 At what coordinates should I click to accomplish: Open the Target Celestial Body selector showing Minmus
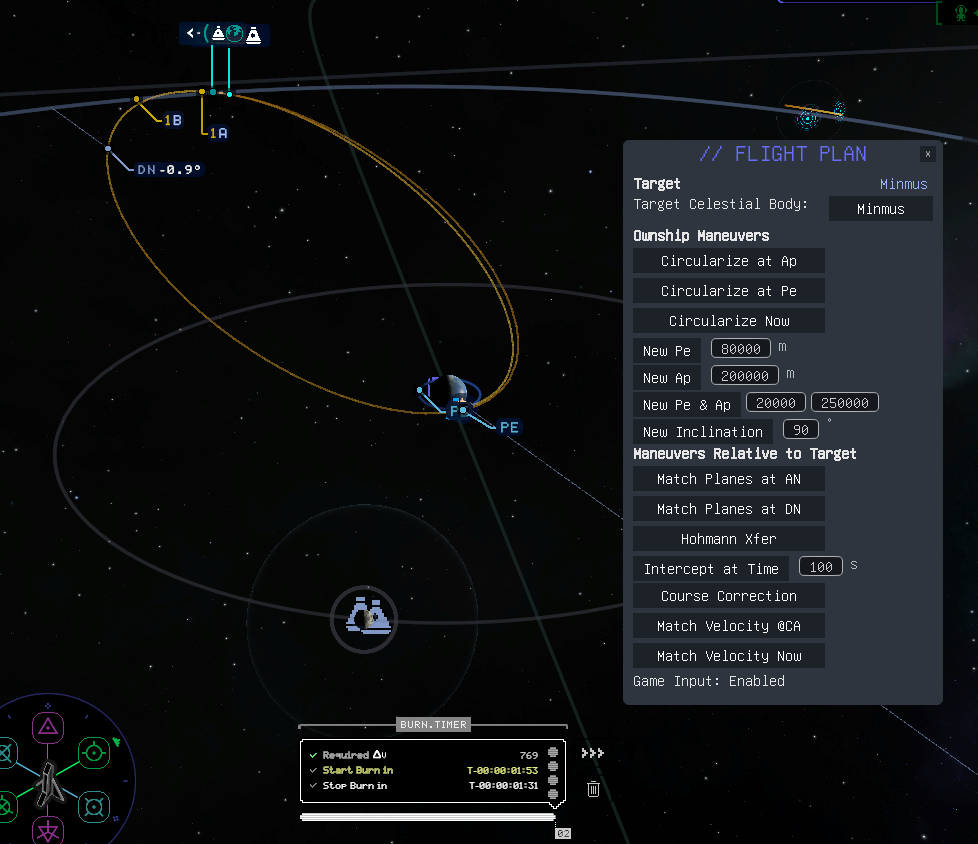[880, 209]
